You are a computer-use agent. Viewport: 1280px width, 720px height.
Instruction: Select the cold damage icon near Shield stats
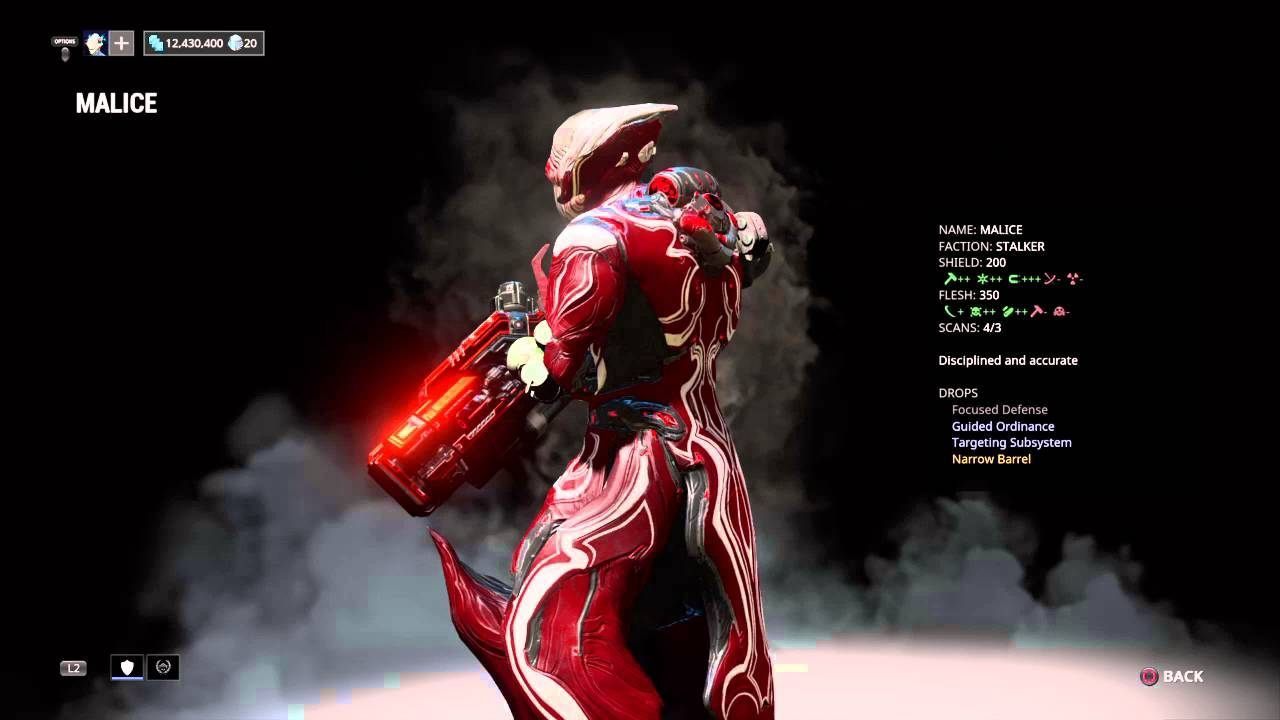[982, 278]
